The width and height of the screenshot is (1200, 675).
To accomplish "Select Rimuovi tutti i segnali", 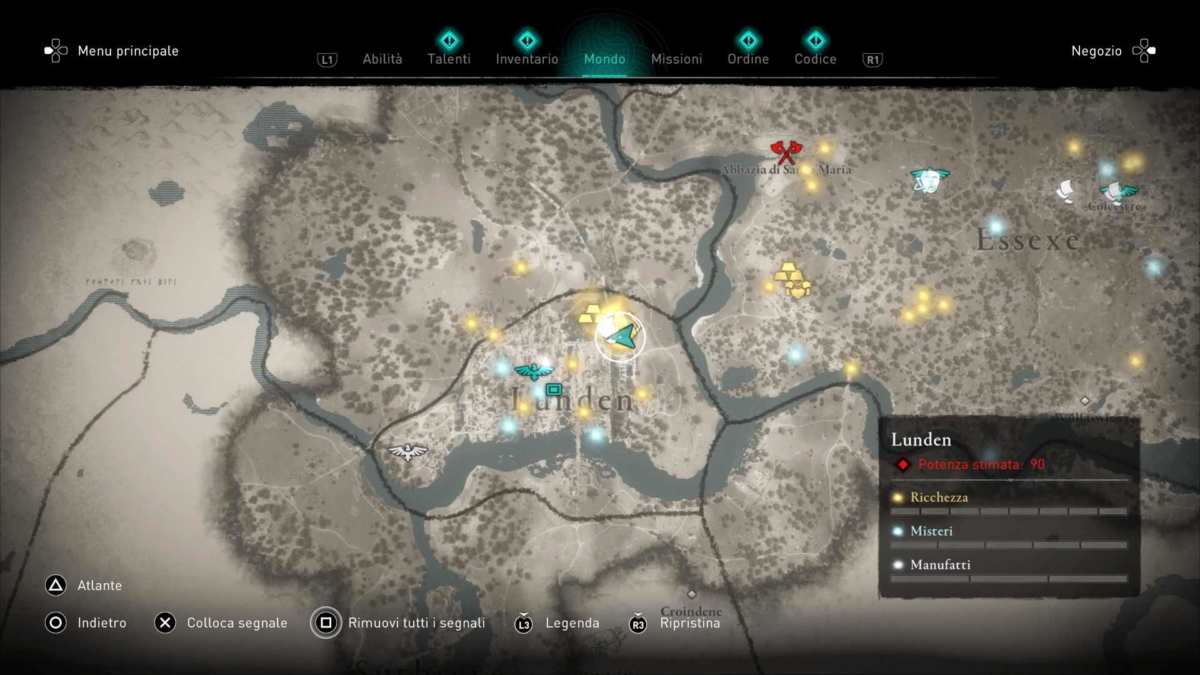I will 416,623.
